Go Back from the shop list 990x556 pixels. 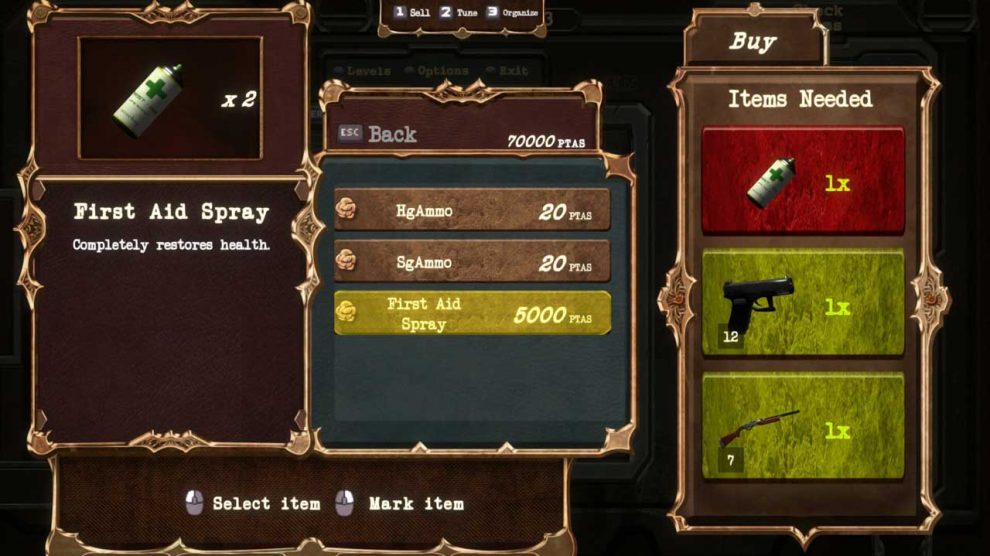[x=380, y=135]
